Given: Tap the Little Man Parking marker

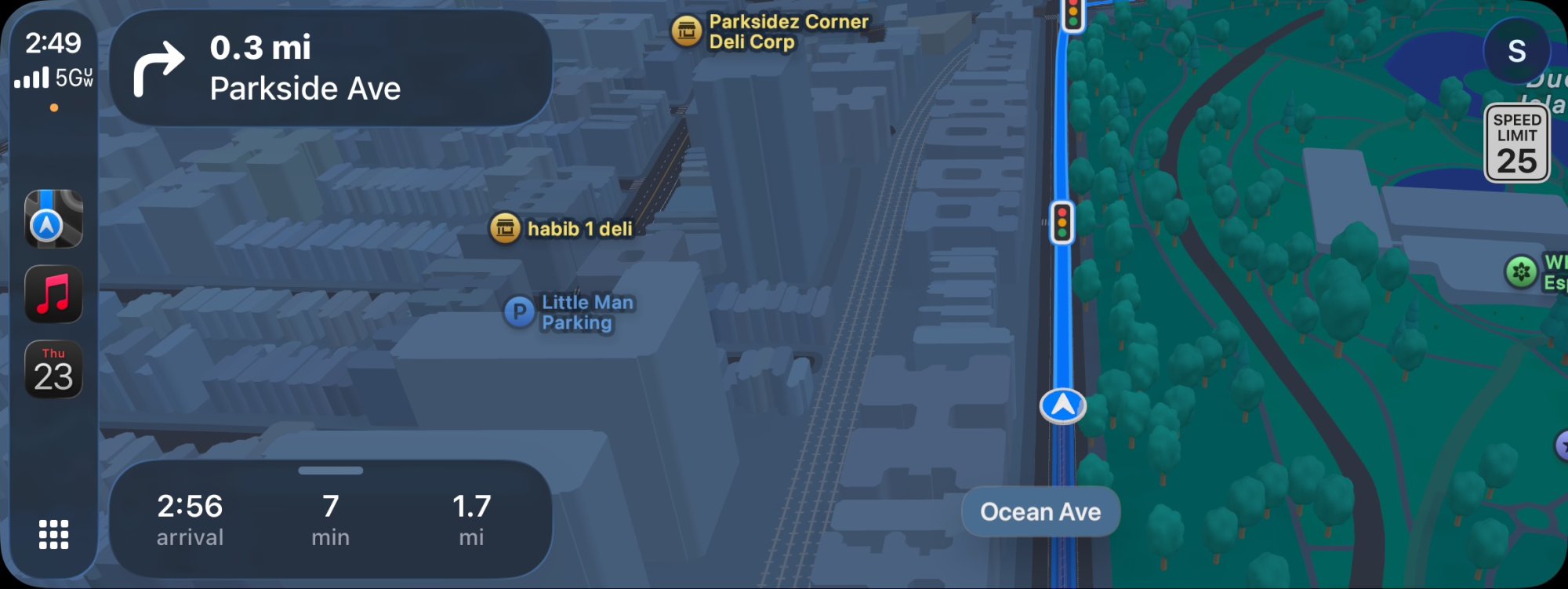Looking at the screenshot, I should point(519,312).
